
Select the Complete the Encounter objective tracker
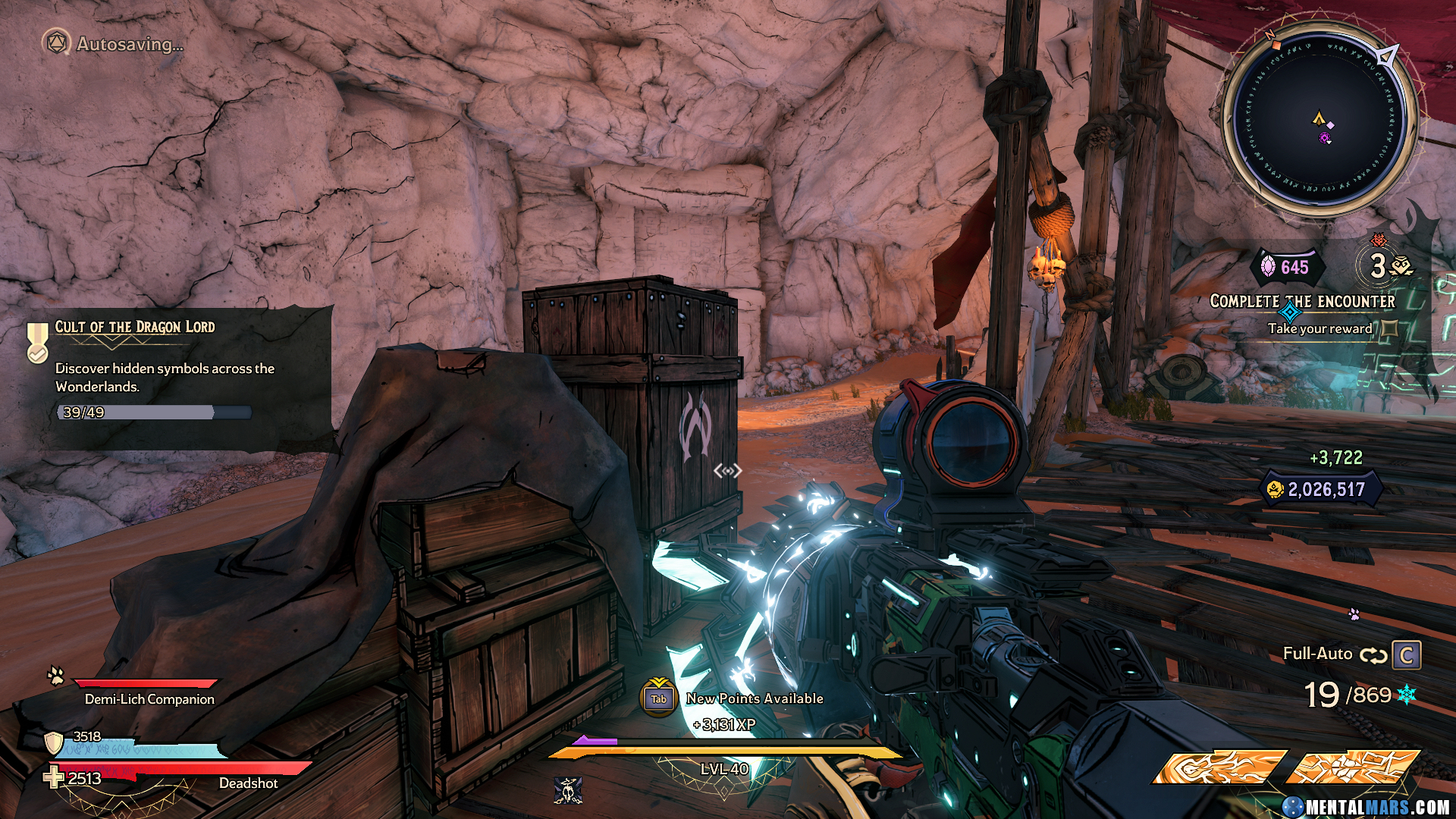[1302, 301]
